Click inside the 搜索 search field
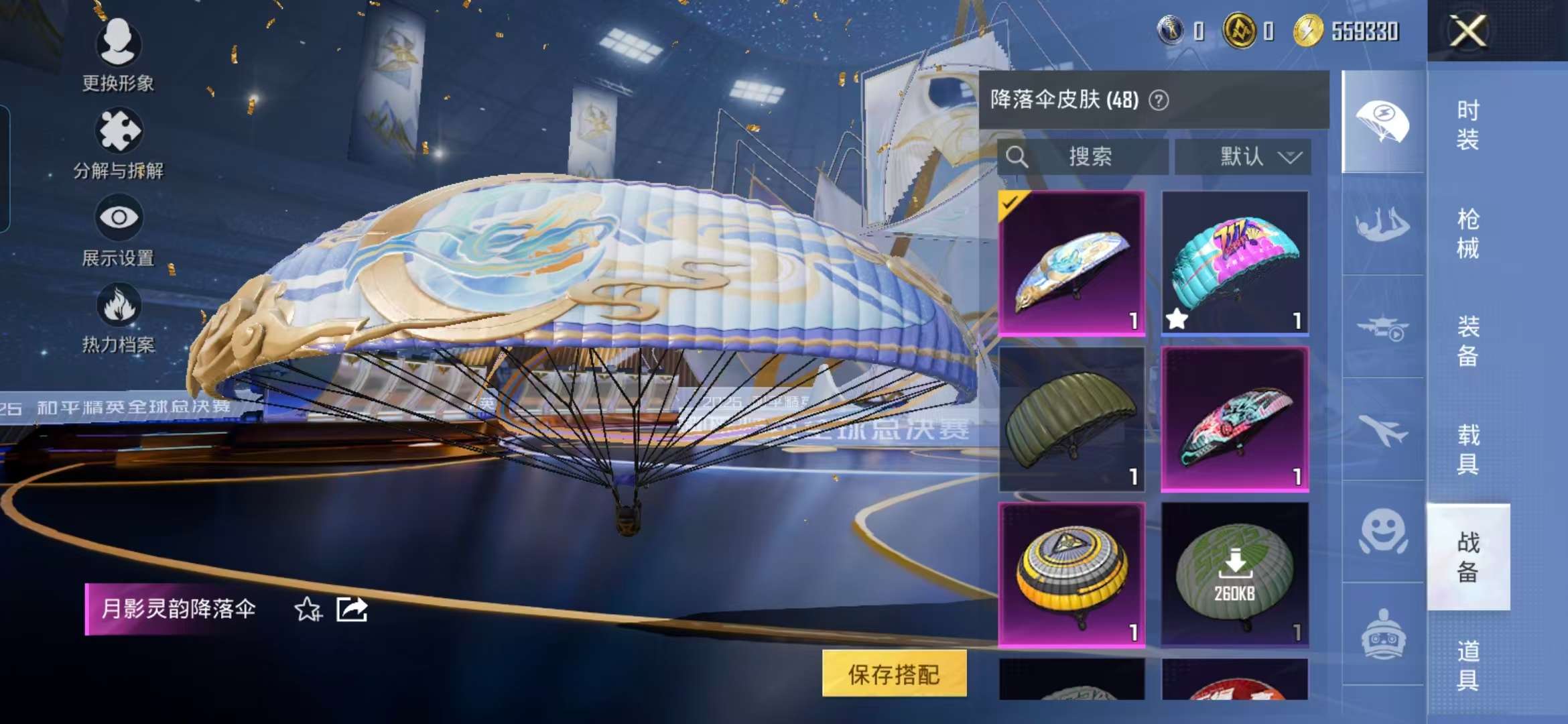This screenshot has width=1568, height=724. click(x=1086, y=158)
